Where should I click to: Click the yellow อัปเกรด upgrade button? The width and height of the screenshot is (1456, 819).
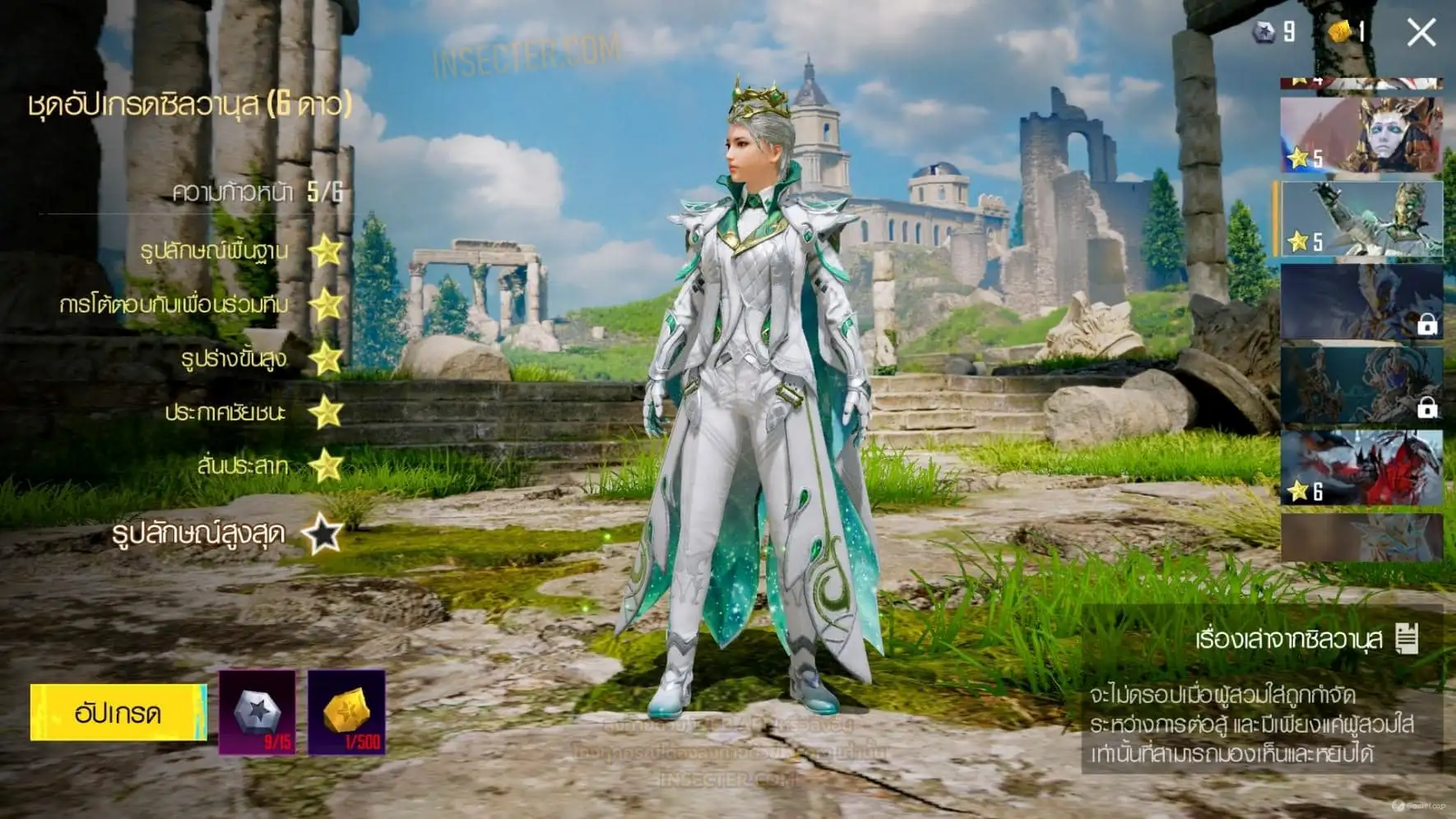[118, 712]
